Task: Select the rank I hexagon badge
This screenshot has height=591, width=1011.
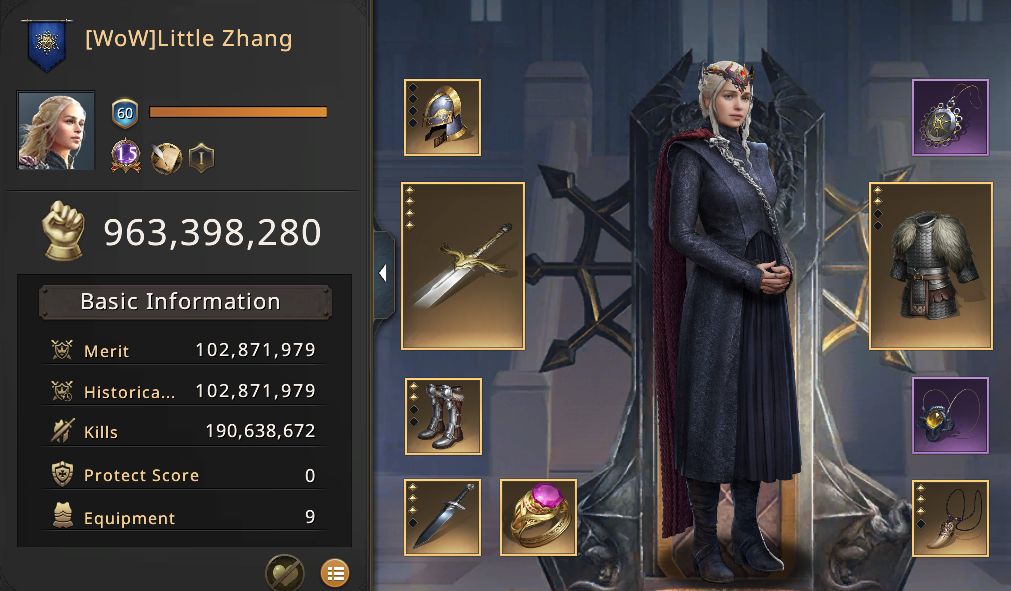Action: point(201,157)
